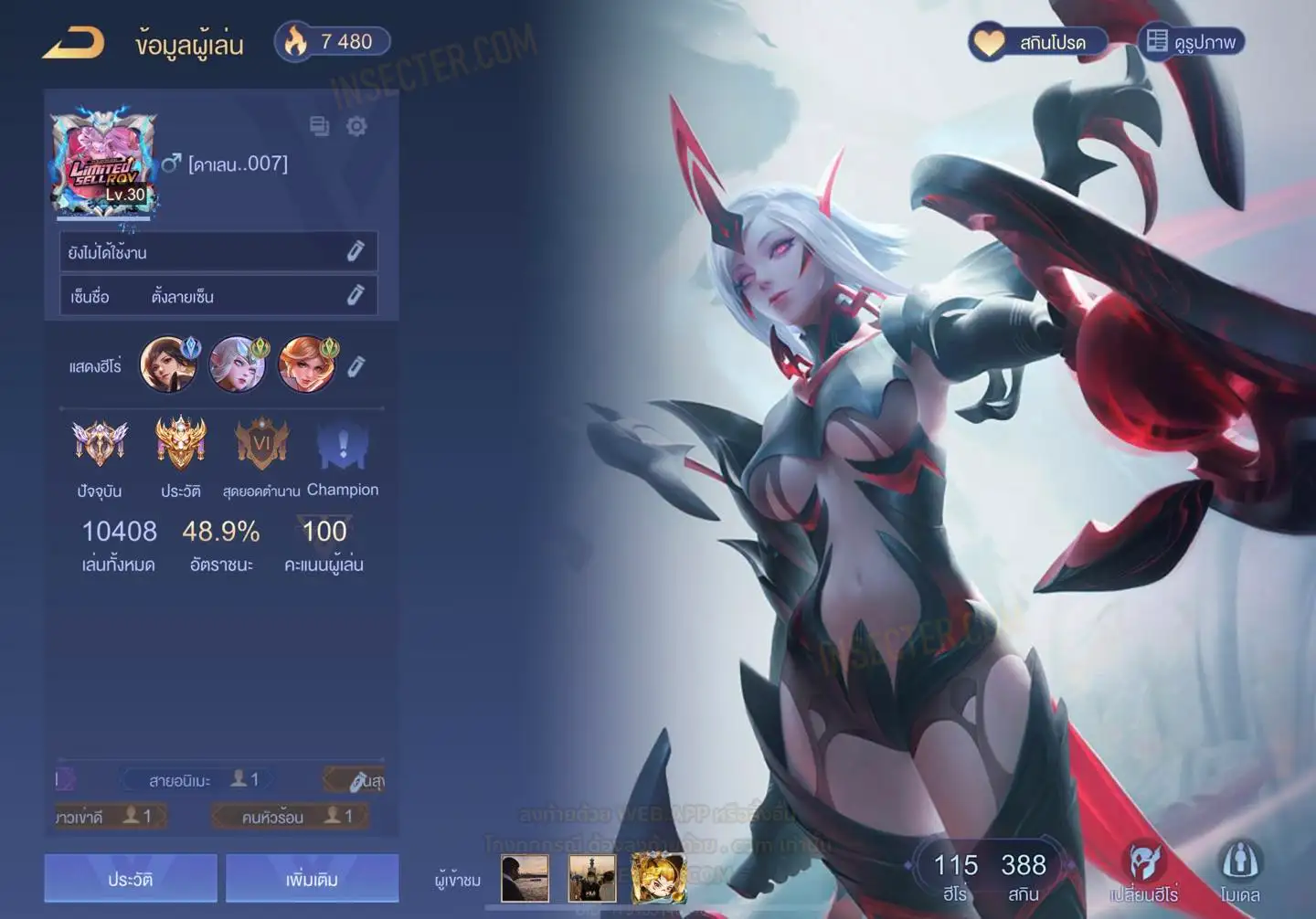Edit the signature (เซ็นชื่อ) field

pyautogui.click(x=356, y=295)
